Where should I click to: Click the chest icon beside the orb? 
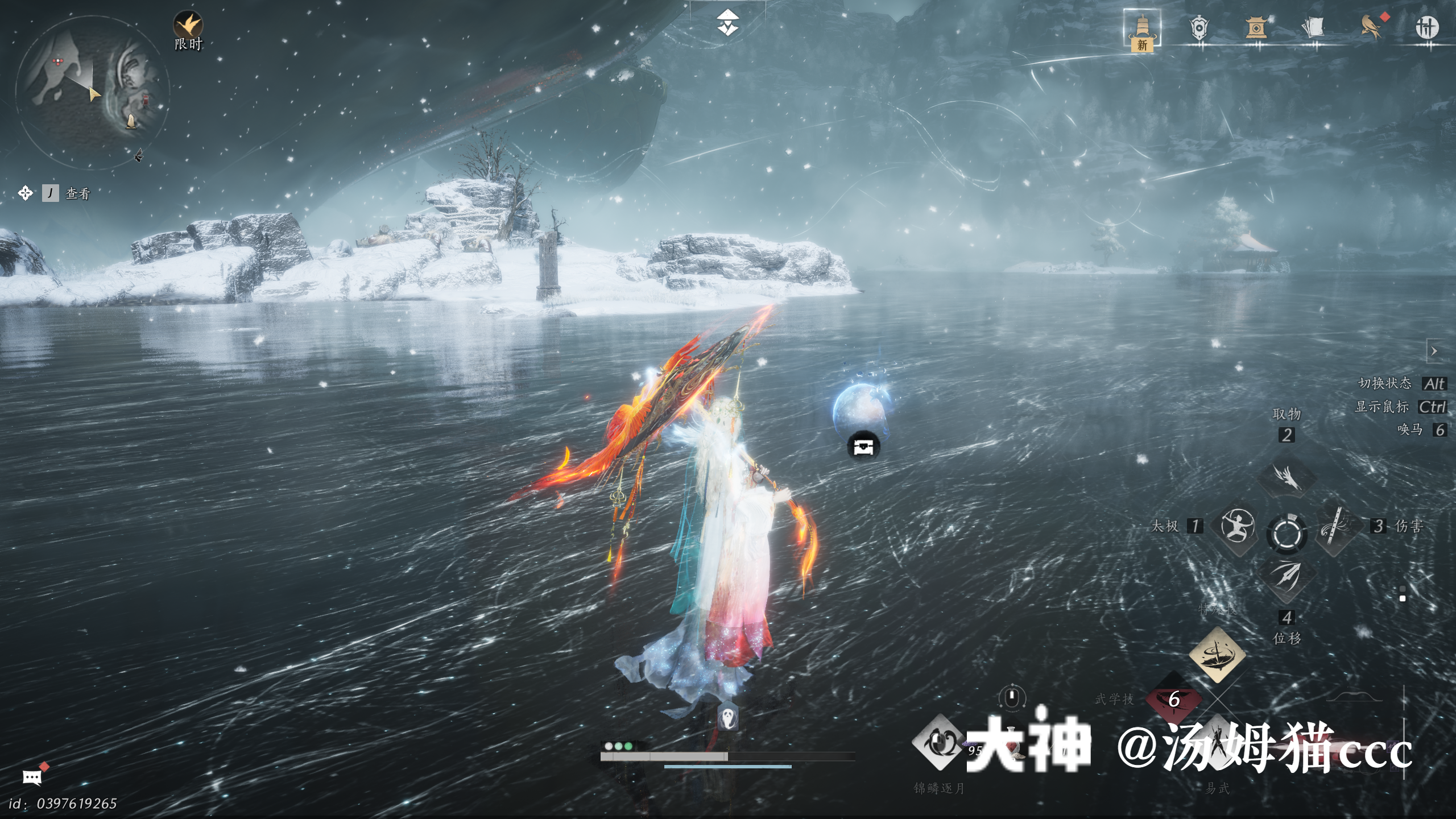[863, 446]
